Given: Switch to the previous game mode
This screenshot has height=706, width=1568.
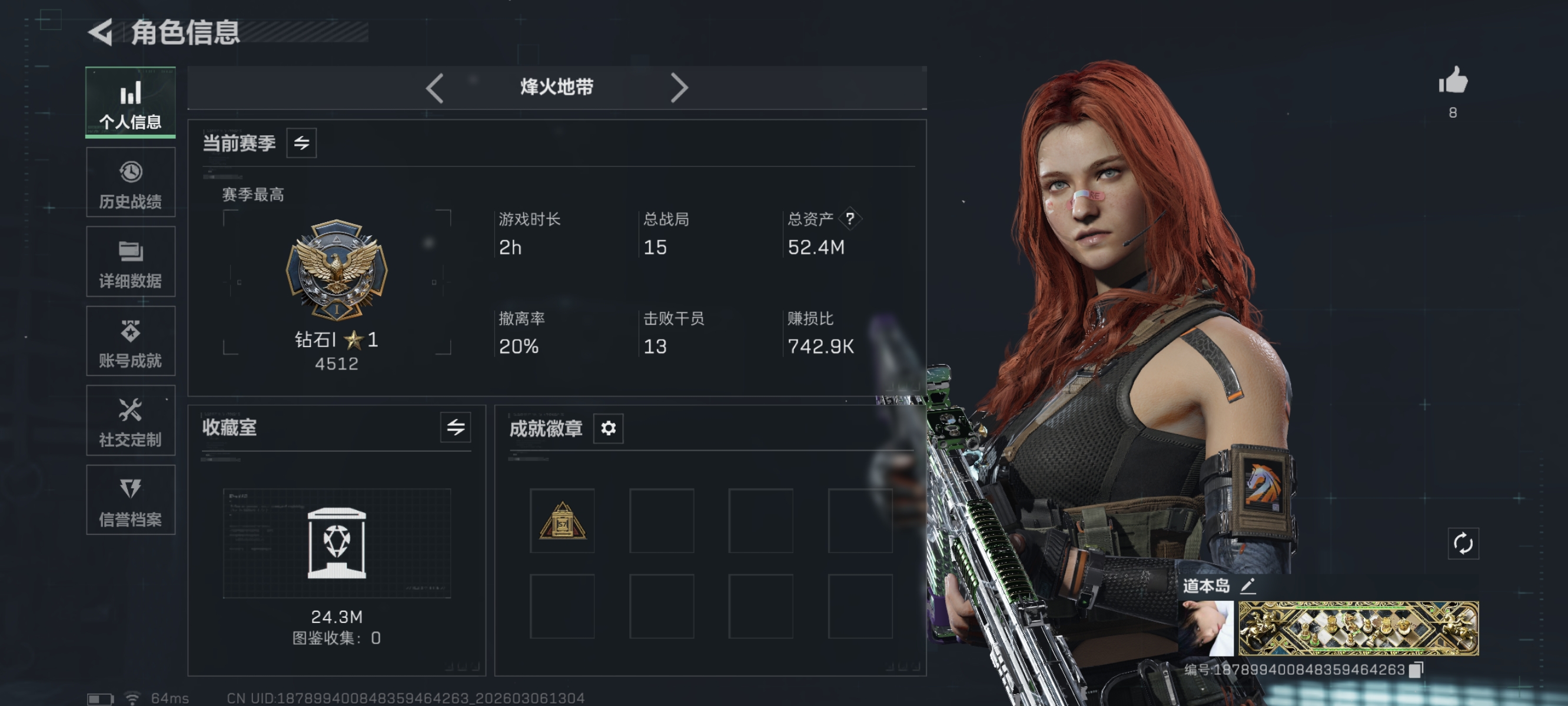Looking at the screenshot, I should 434,88.
